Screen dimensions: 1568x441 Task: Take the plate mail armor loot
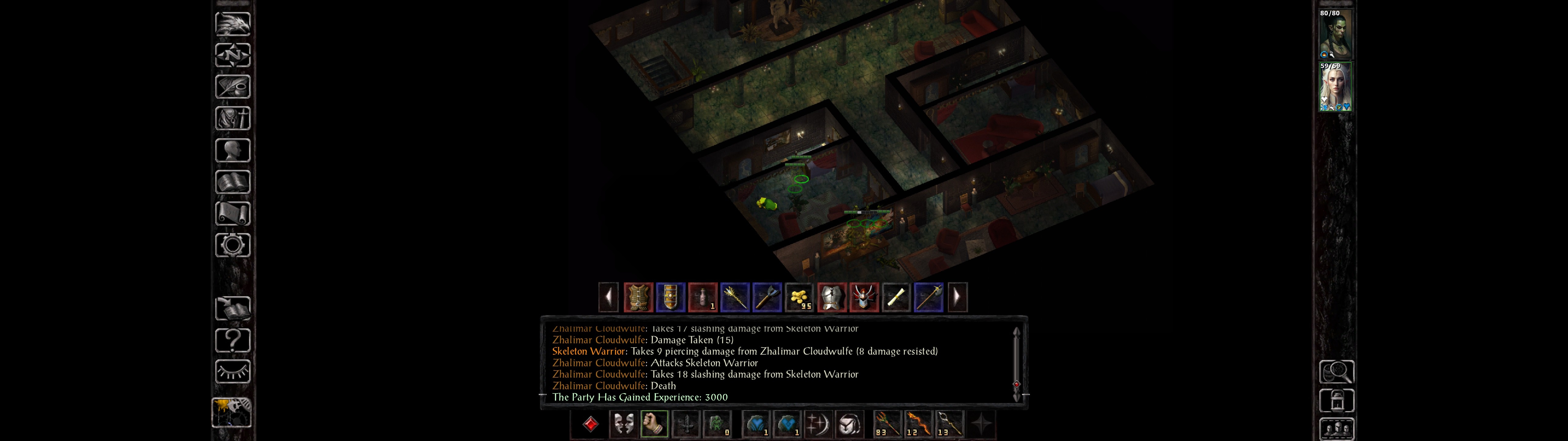831,297
